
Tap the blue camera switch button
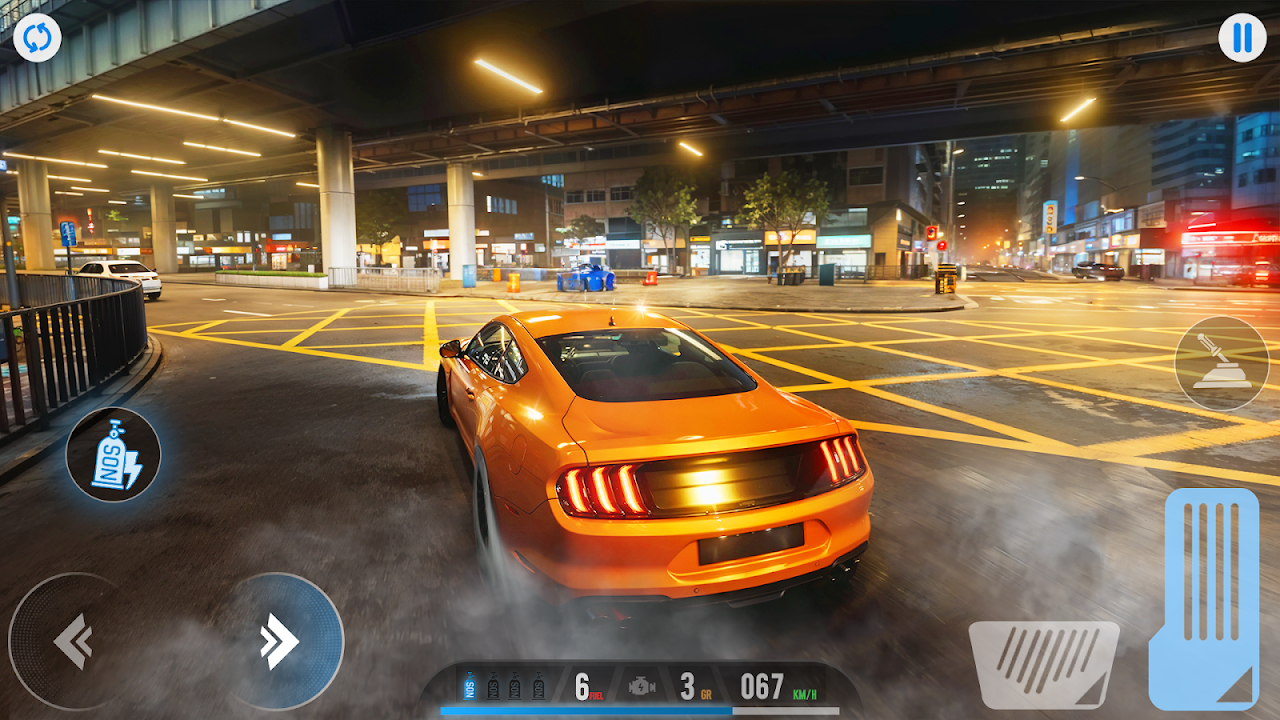click(x=37, y=38)
